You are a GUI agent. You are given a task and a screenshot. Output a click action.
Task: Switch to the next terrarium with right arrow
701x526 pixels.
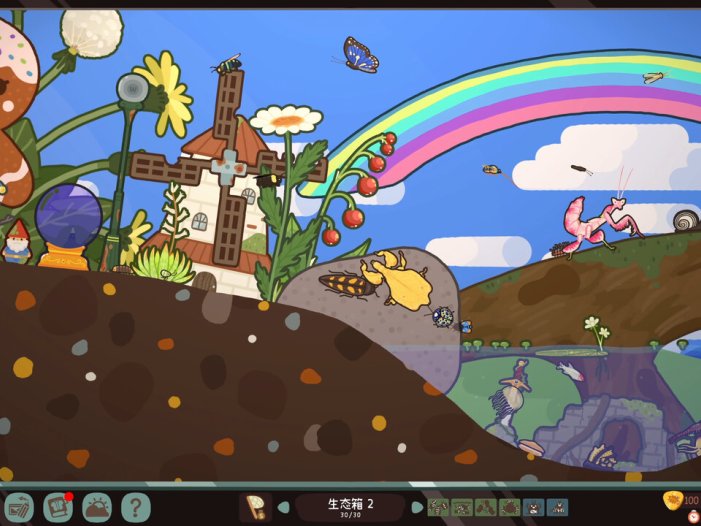(417, 507)
